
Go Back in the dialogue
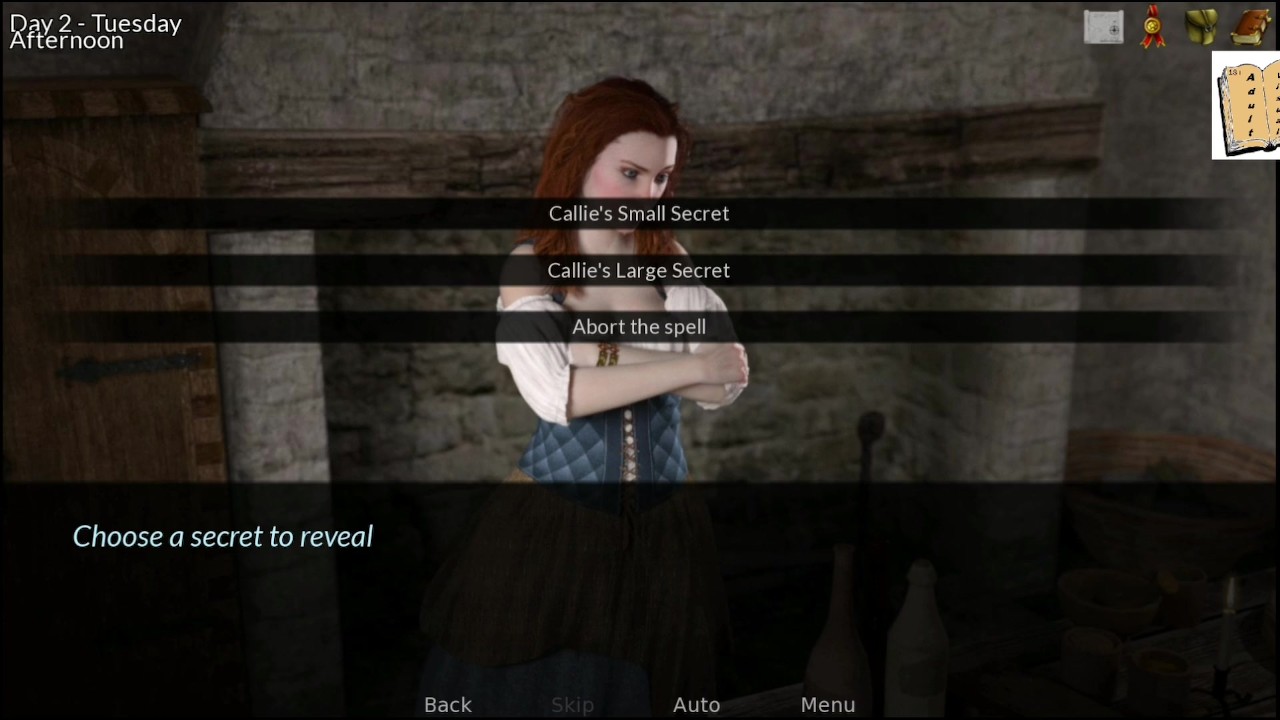point(447,704)
